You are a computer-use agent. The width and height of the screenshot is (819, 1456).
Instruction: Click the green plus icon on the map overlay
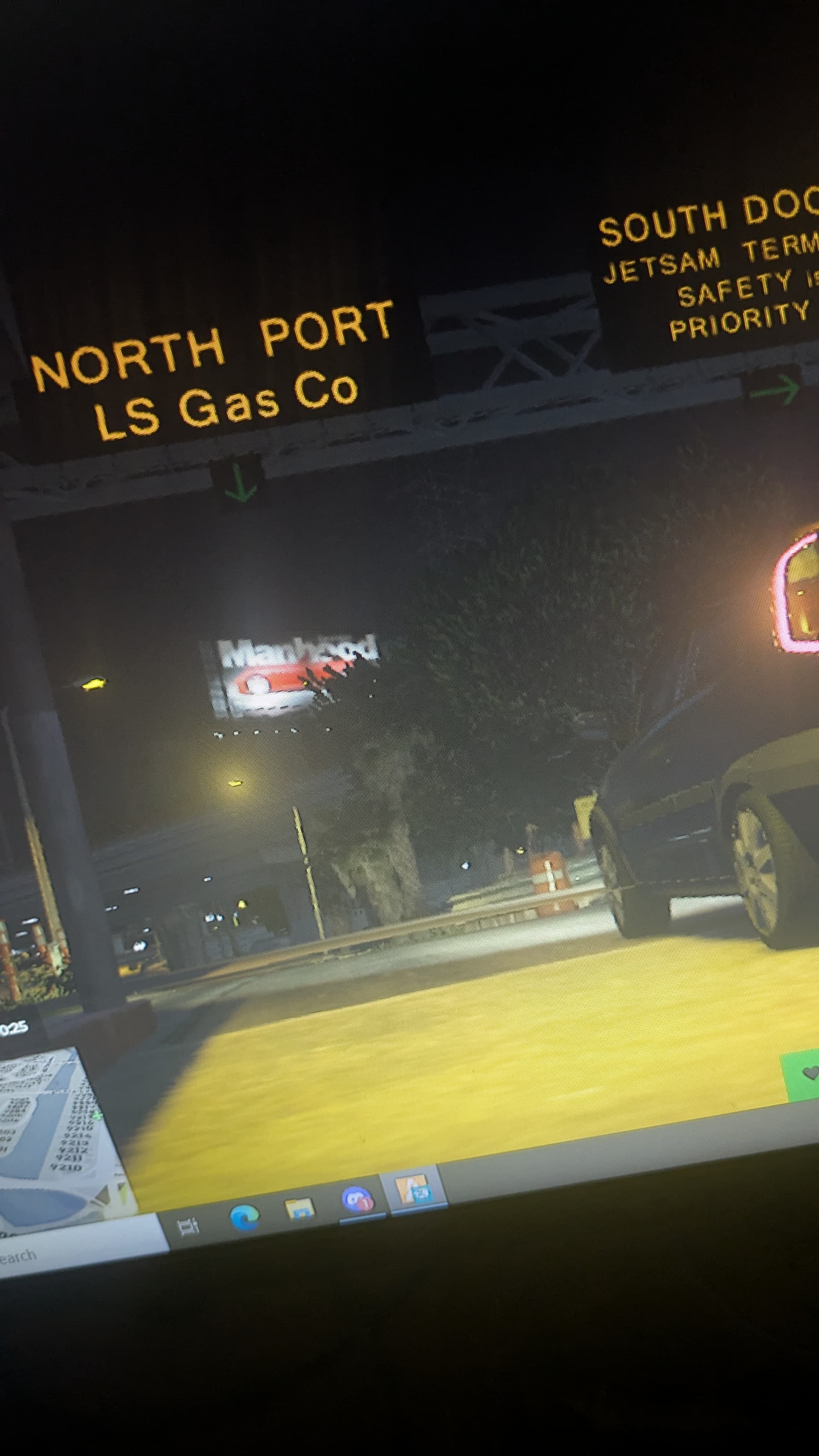point(97,1116)
